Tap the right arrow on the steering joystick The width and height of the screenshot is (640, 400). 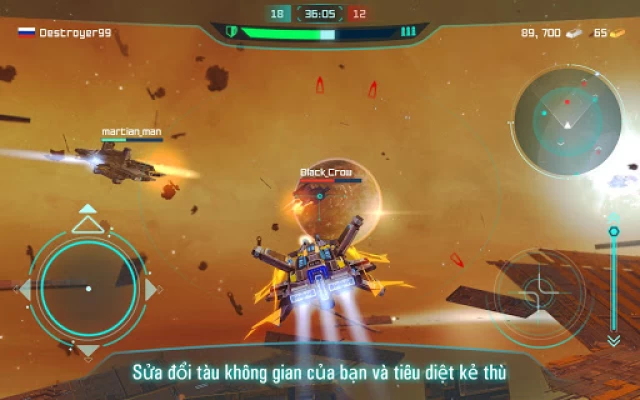[151, 289]
